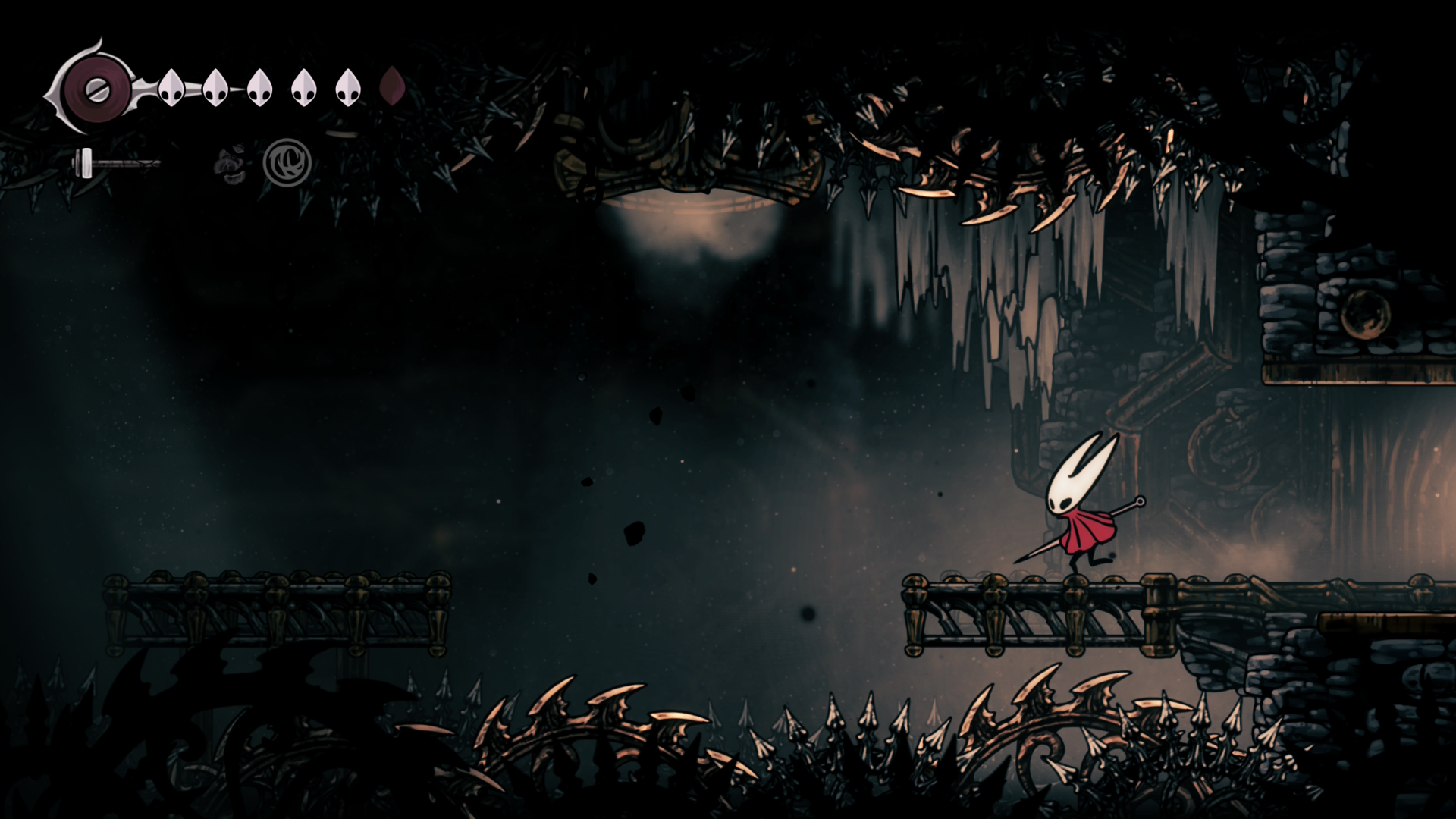Image resolution: width=1456 pixels, height=819 pixels.
Task: Click the circular swirl emblem icon
Action: click(x=287, y=163)
